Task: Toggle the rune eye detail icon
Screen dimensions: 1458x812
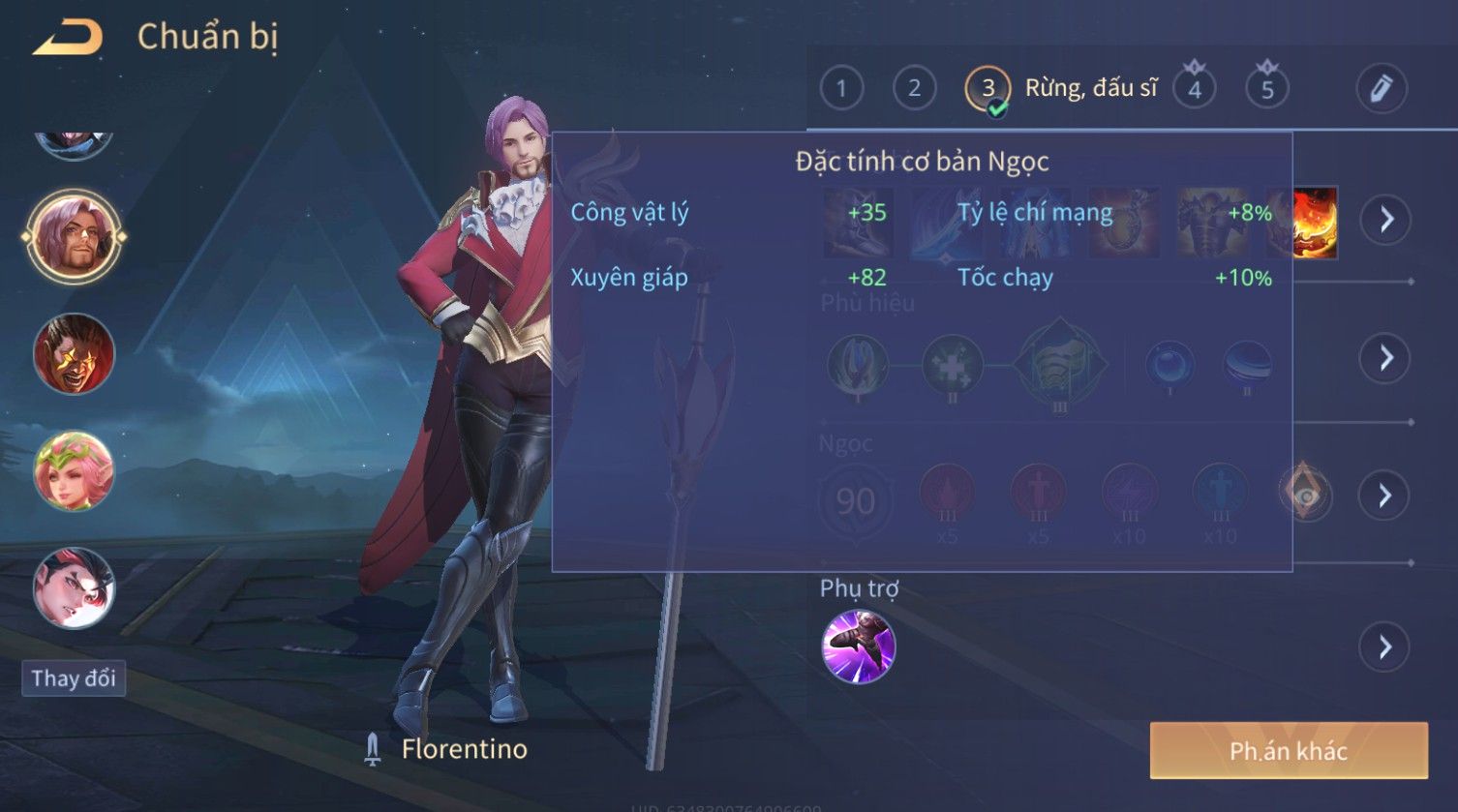Action: point(1305,496)
